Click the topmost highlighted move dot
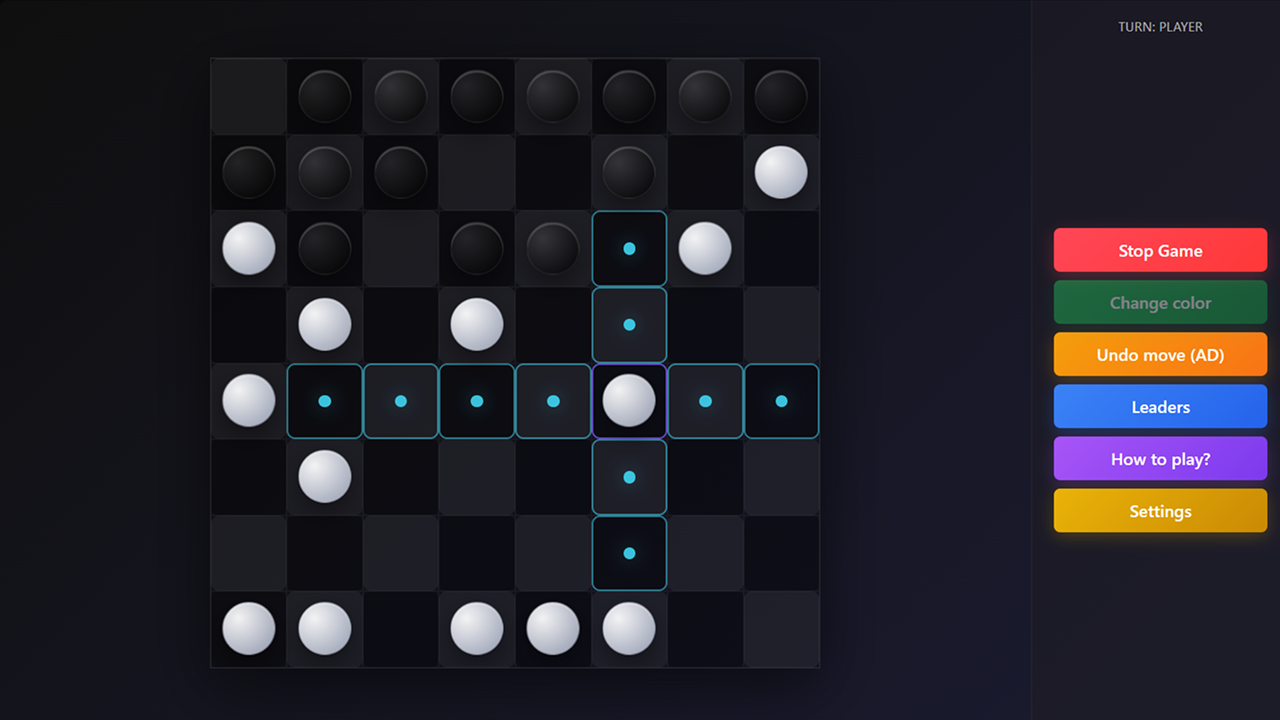1280x720 pixels. pyautogui.click(x=629, y=248)
